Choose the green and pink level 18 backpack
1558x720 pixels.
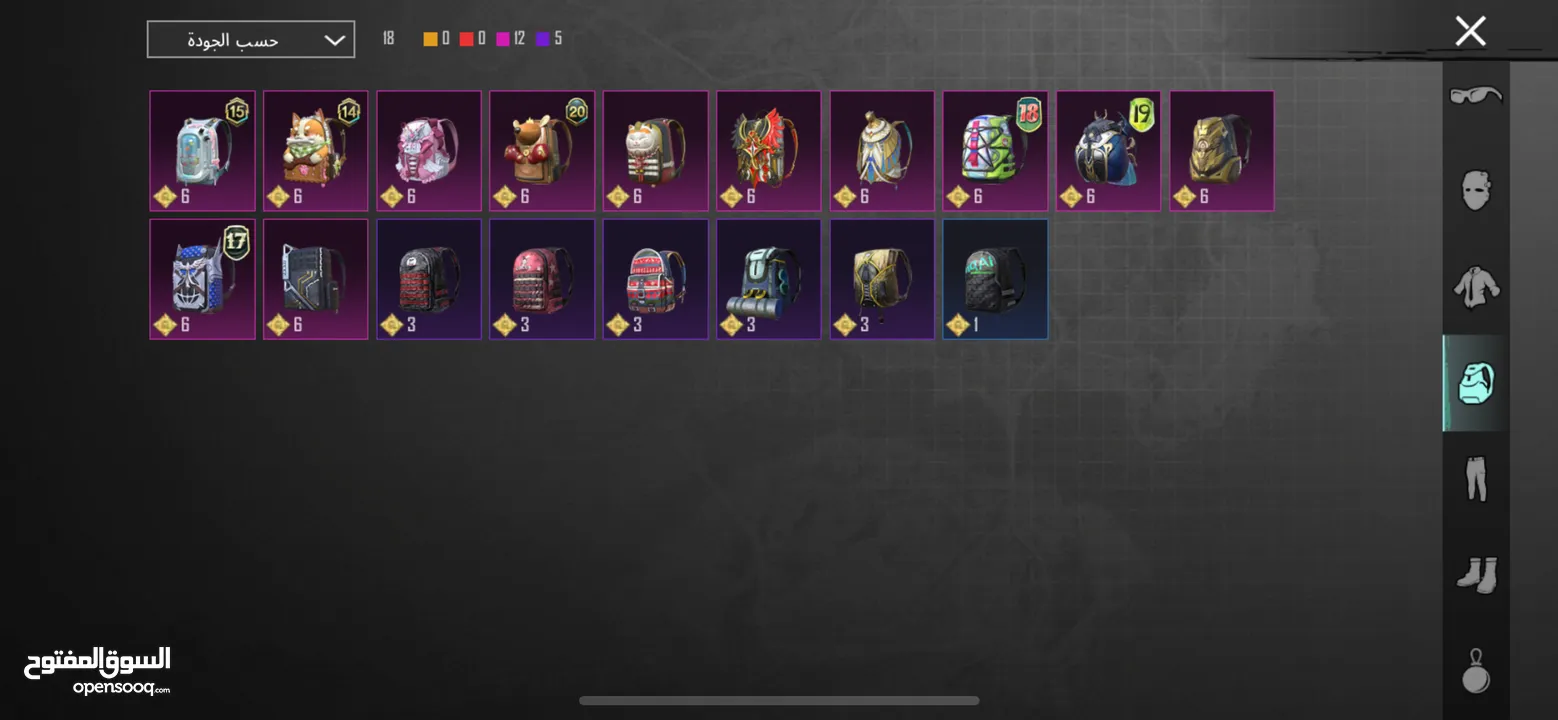tap(995, 151)
